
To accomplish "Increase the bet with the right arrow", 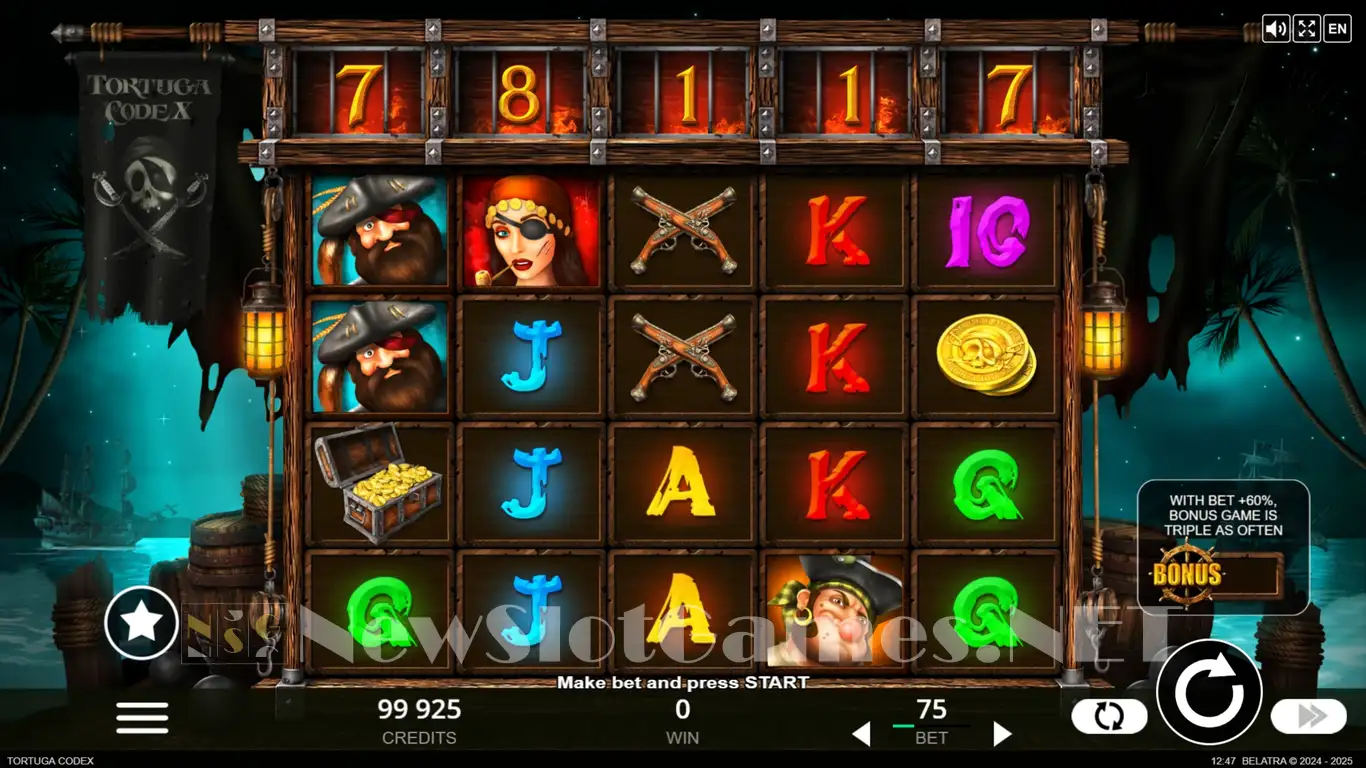I will (1002, 735).
